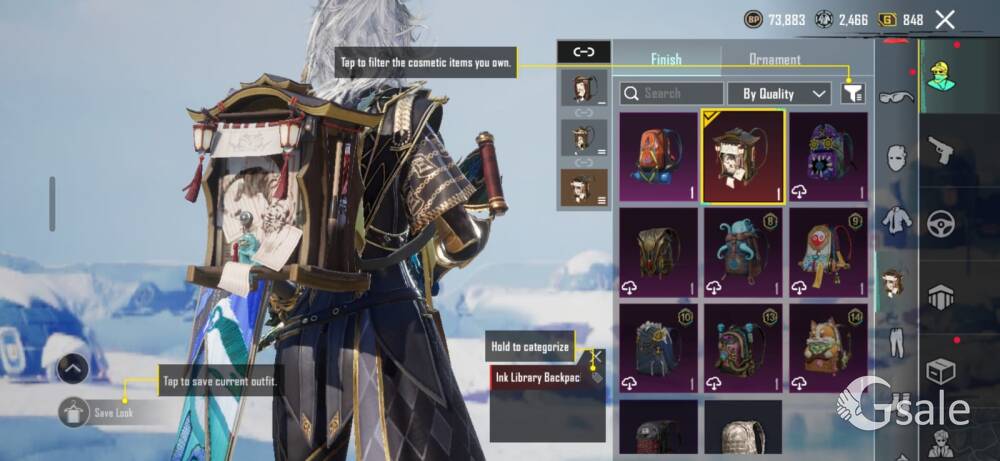Choose the equipped Ink Library Backpack tile
The width and height of the screenshot is (1000, 461).
pos(743,156)
